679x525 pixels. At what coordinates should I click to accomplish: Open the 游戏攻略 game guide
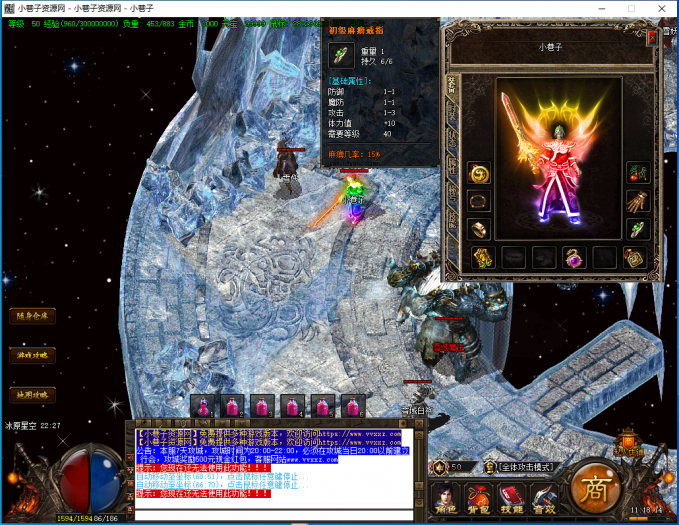point(33,355)
